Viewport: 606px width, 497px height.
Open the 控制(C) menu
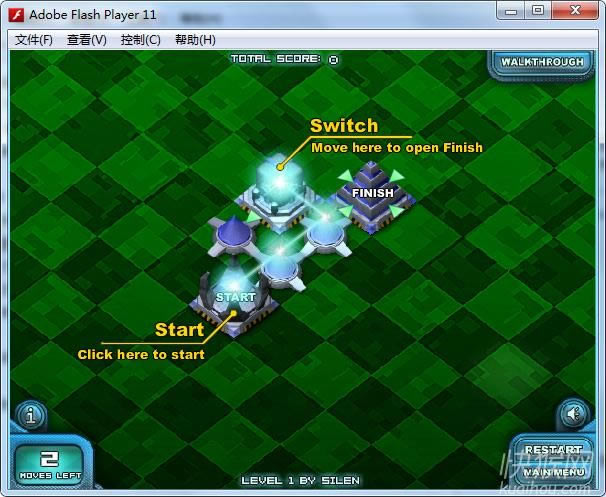(140, 40)
